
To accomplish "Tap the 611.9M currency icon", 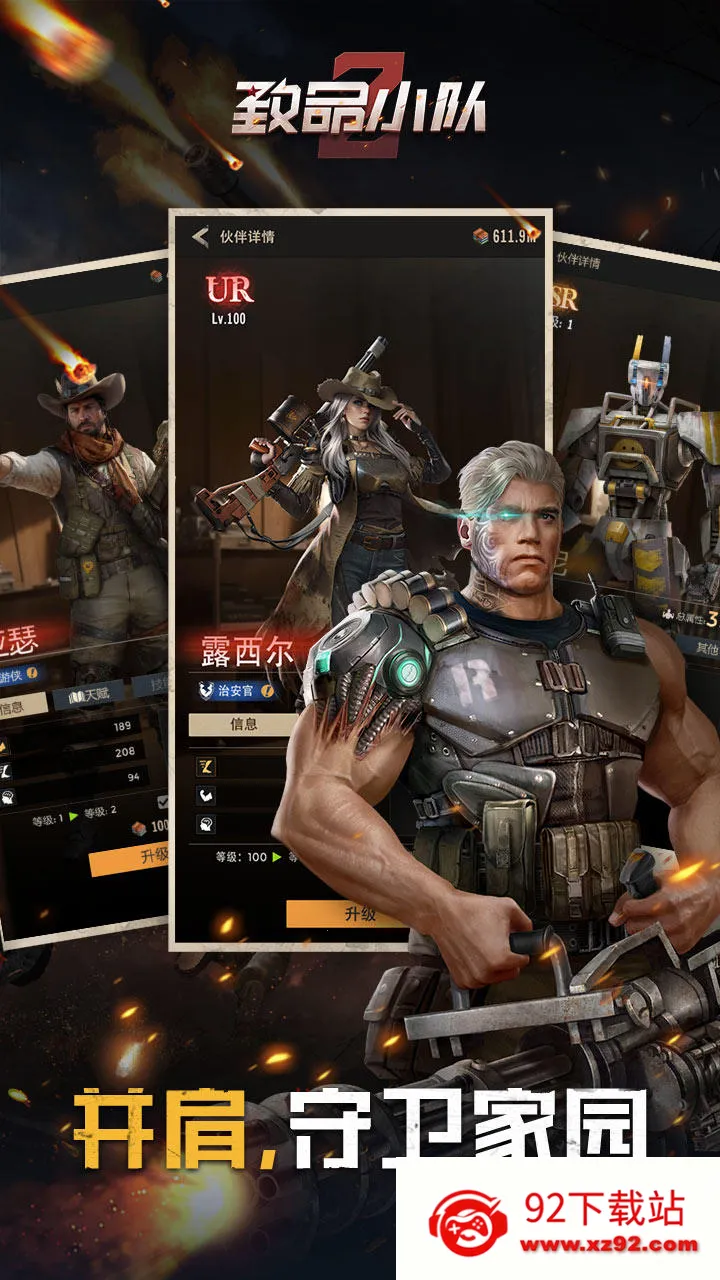I will (481, 237).
